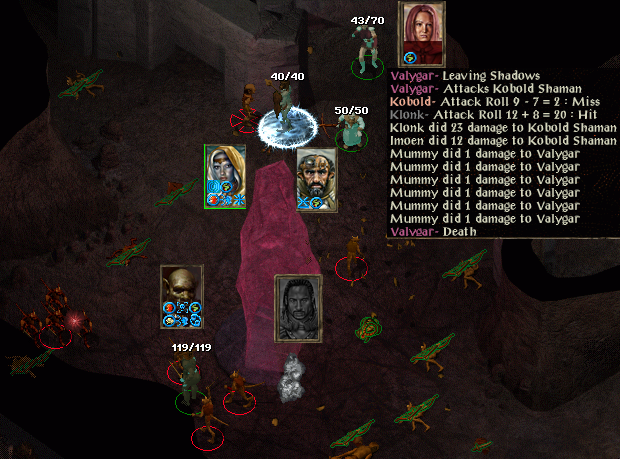Choose the hooded blonde character portrait
Image resolution: width=620 pixels, height=459 pixels.
click(225, 172)
